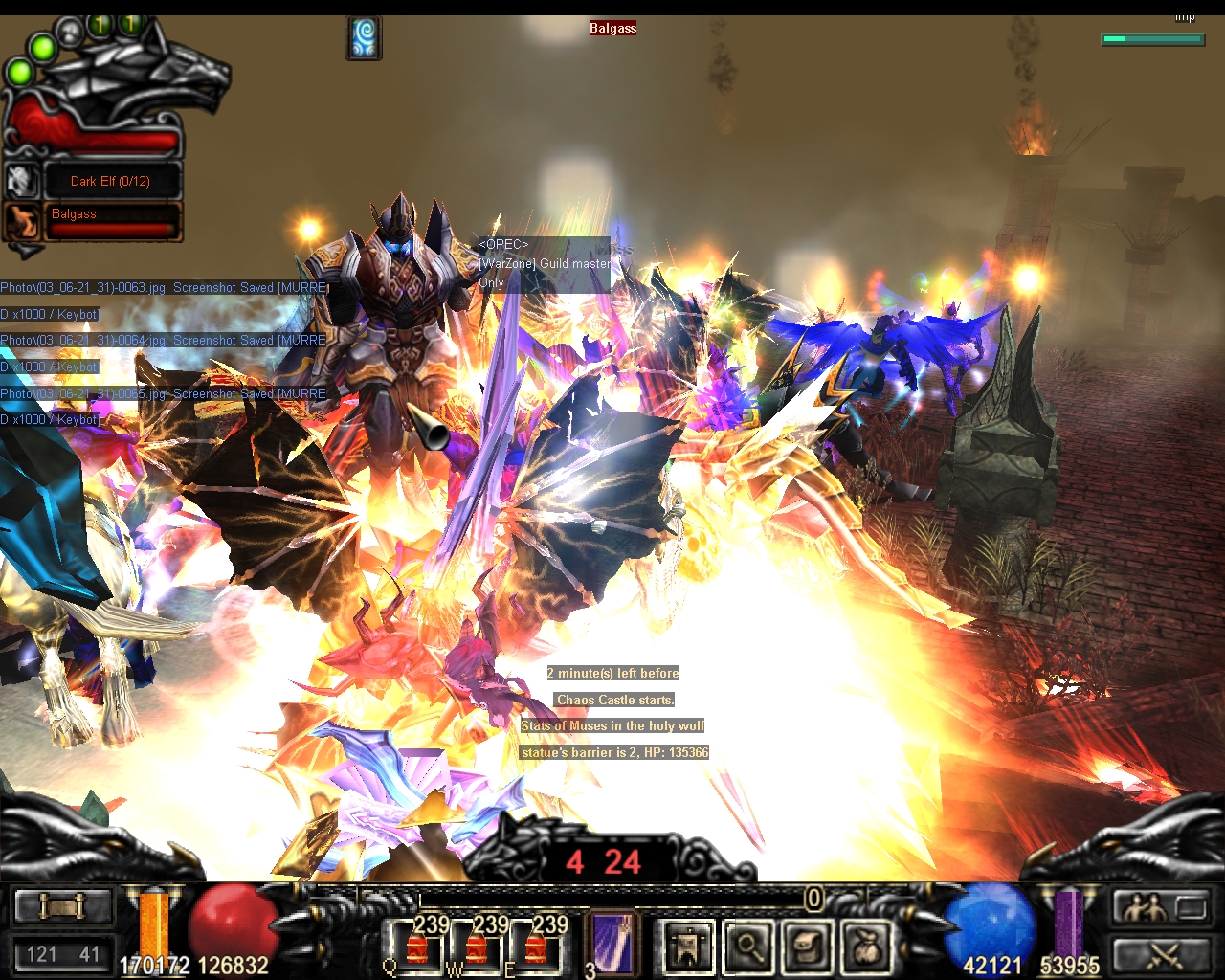Screen dimensions: 1225x980
Task: Use the potion in slot Q
Action: pos(416,947)
